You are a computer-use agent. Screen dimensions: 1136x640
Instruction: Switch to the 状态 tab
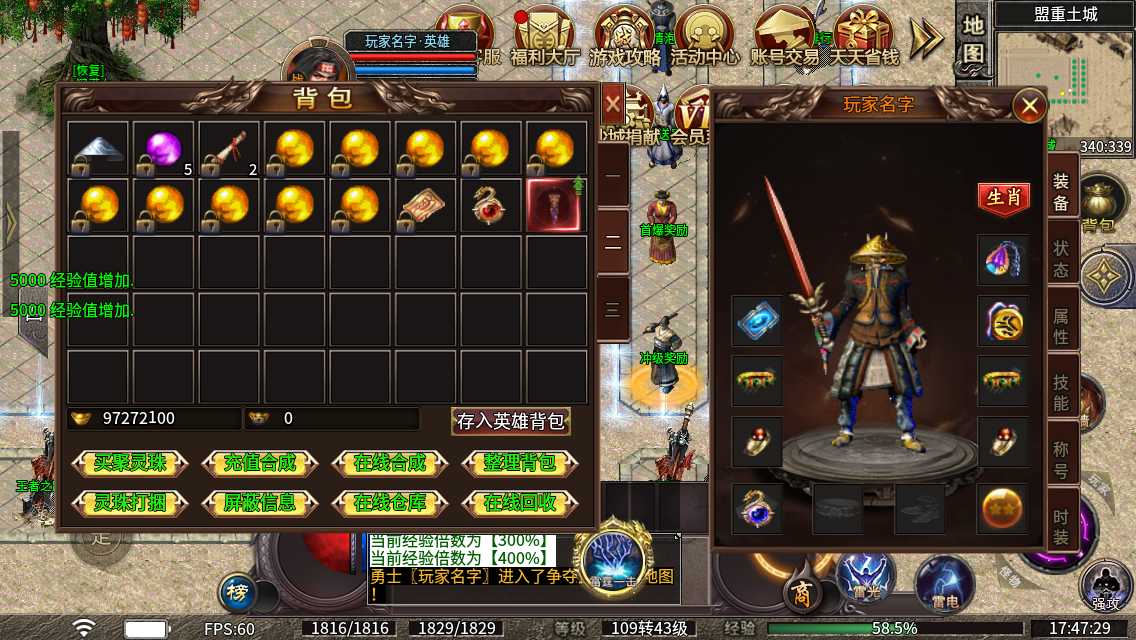coord(1061,258)
